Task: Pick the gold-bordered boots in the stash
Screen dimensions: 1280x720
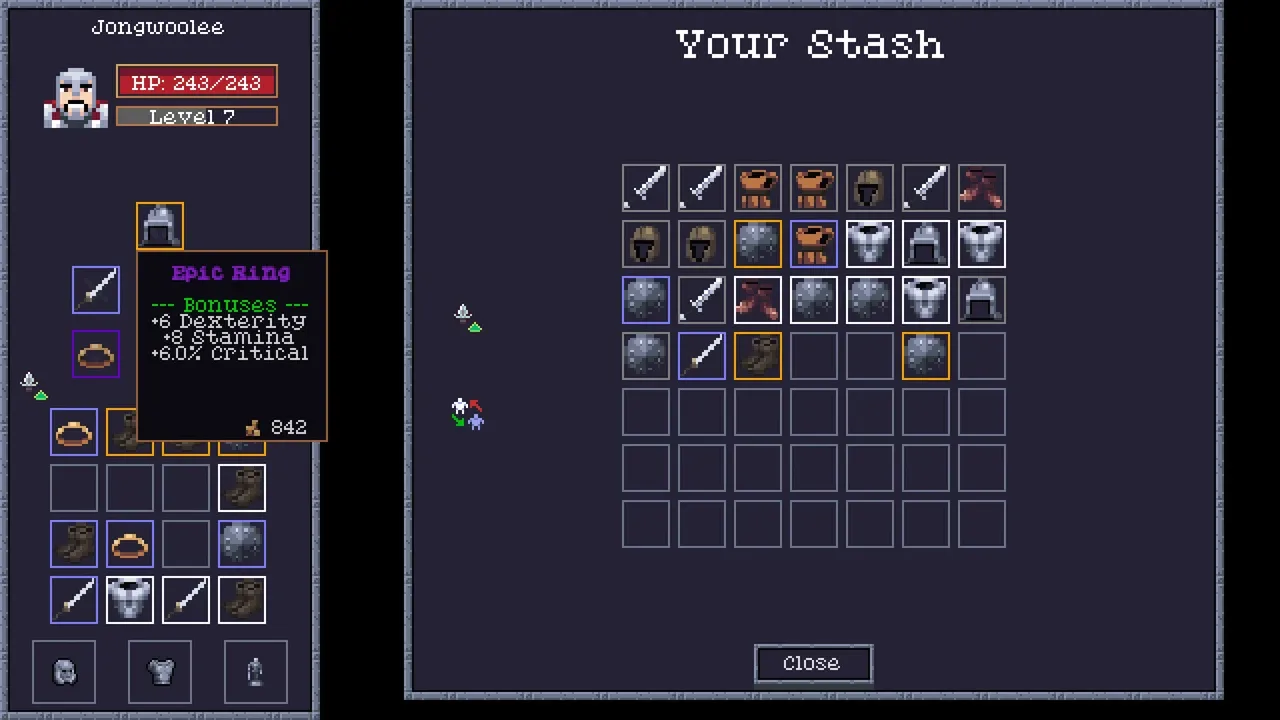Action: coord(758,356)
